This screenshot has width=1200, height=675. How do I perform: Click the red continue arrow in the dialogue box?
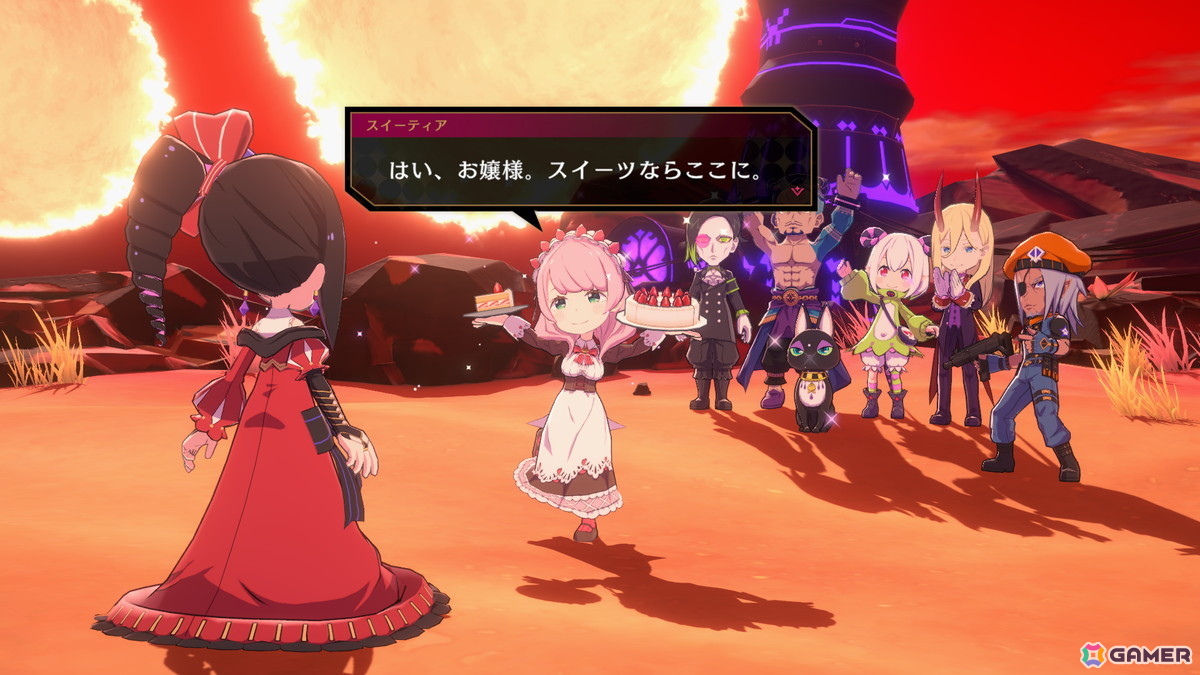pos(797,189)
